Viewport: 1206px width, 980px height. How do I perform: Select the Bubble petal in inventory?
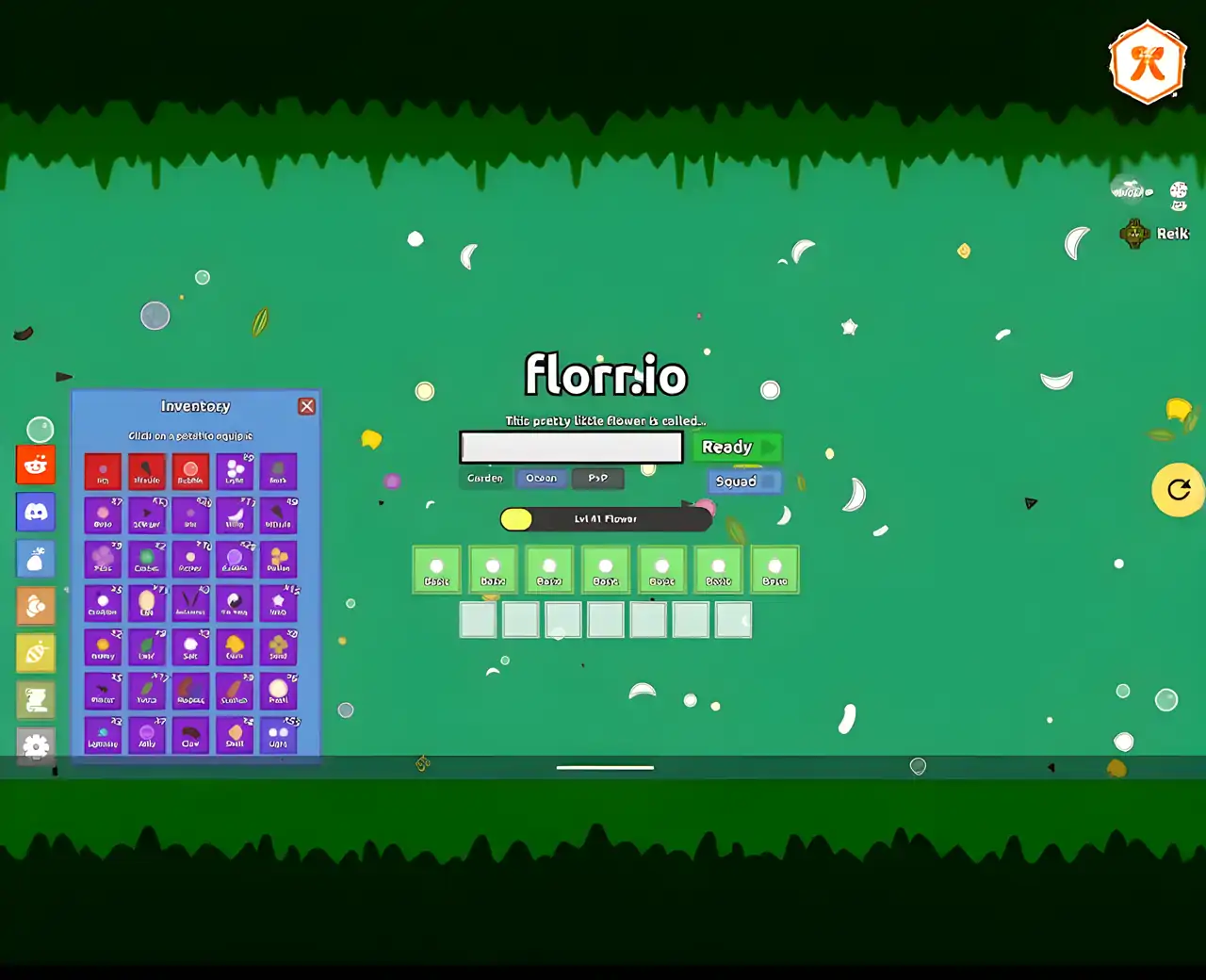190,471
